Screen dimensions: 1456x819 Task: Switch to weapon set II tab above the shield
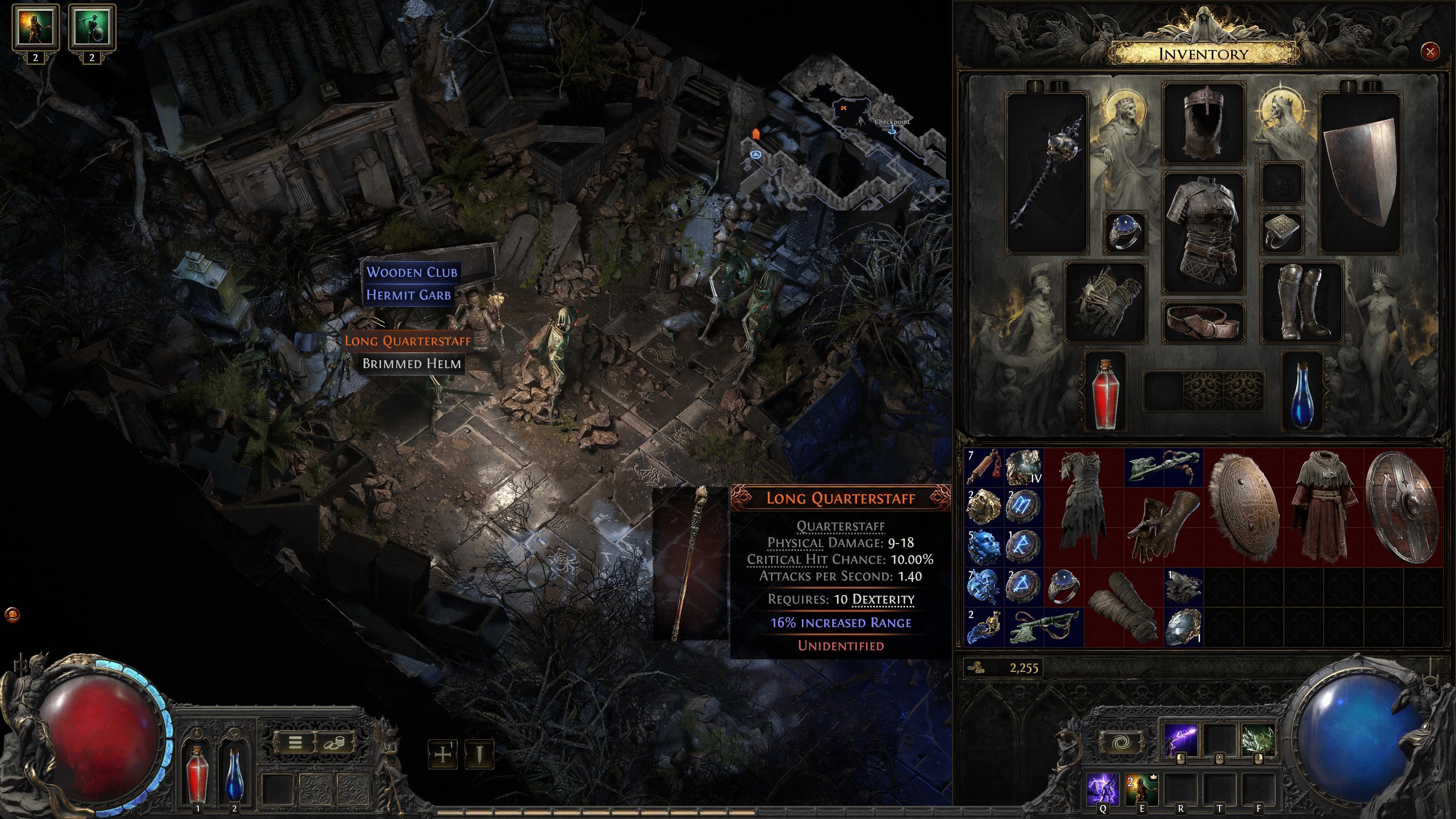[1372, 86]
